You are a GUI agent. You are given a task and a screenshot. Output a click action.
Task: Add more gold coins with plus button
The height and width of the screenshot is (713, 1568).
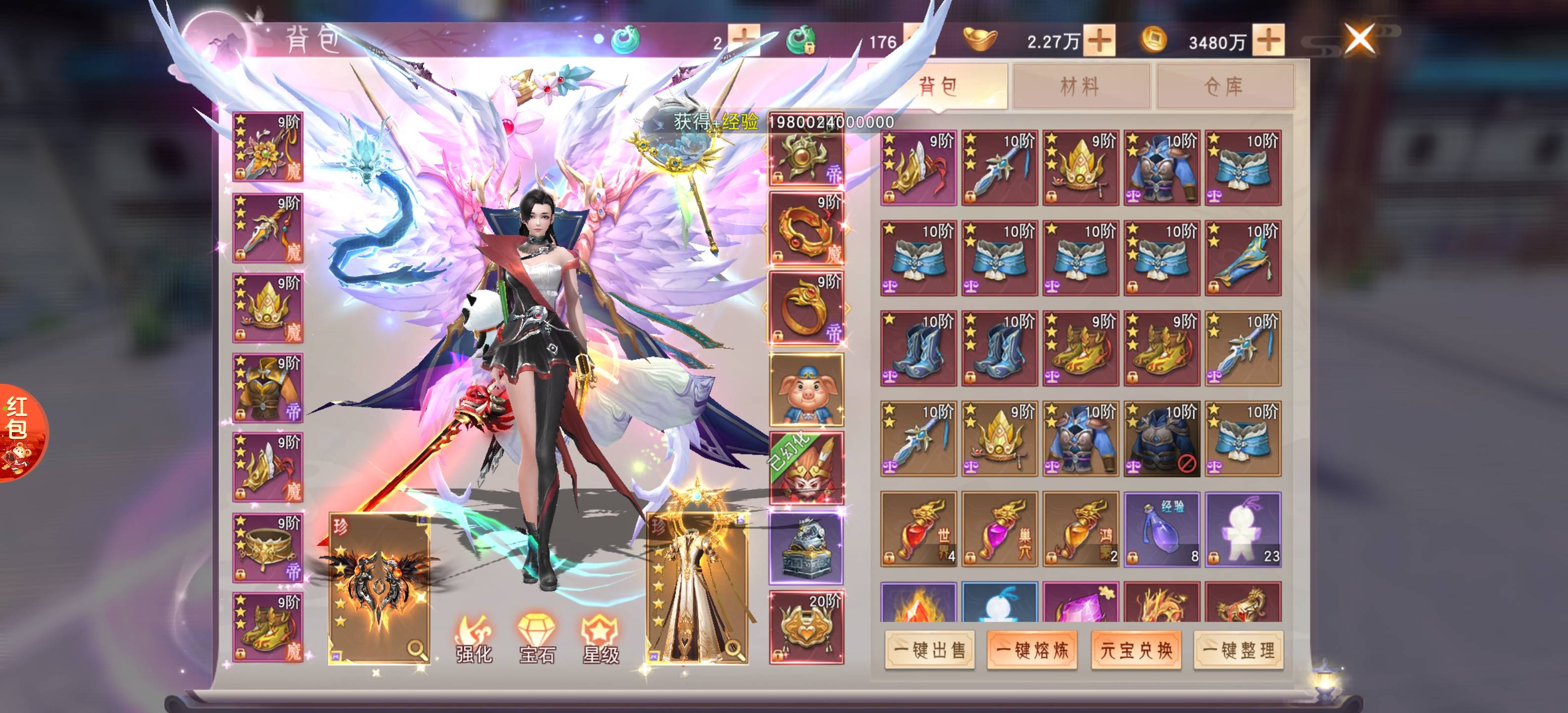(x=1269, y=41)
